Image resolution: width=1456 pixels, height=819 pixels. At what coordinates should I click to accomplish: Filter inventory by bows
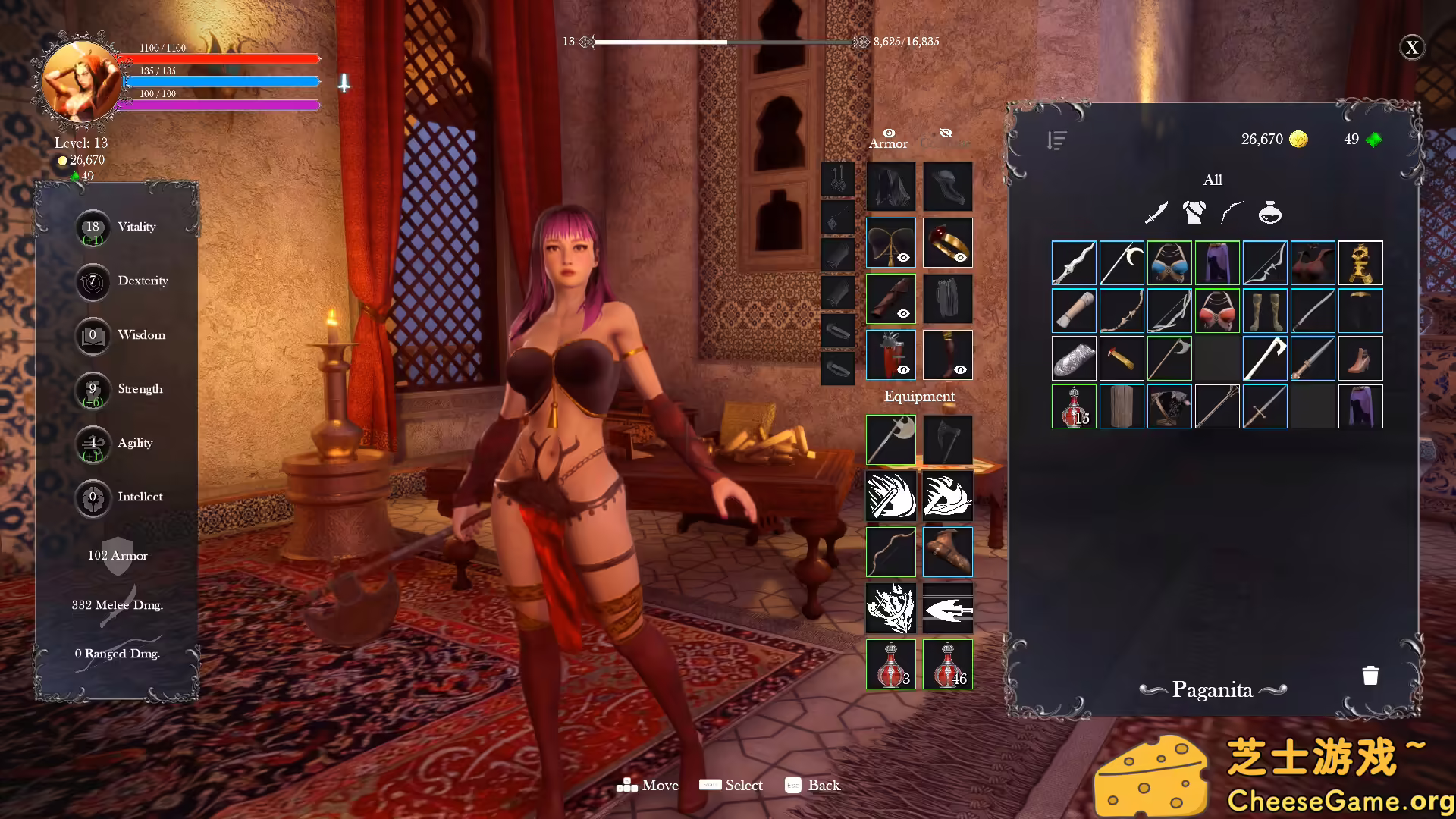pyautogui.click(x=1232, y=213)
